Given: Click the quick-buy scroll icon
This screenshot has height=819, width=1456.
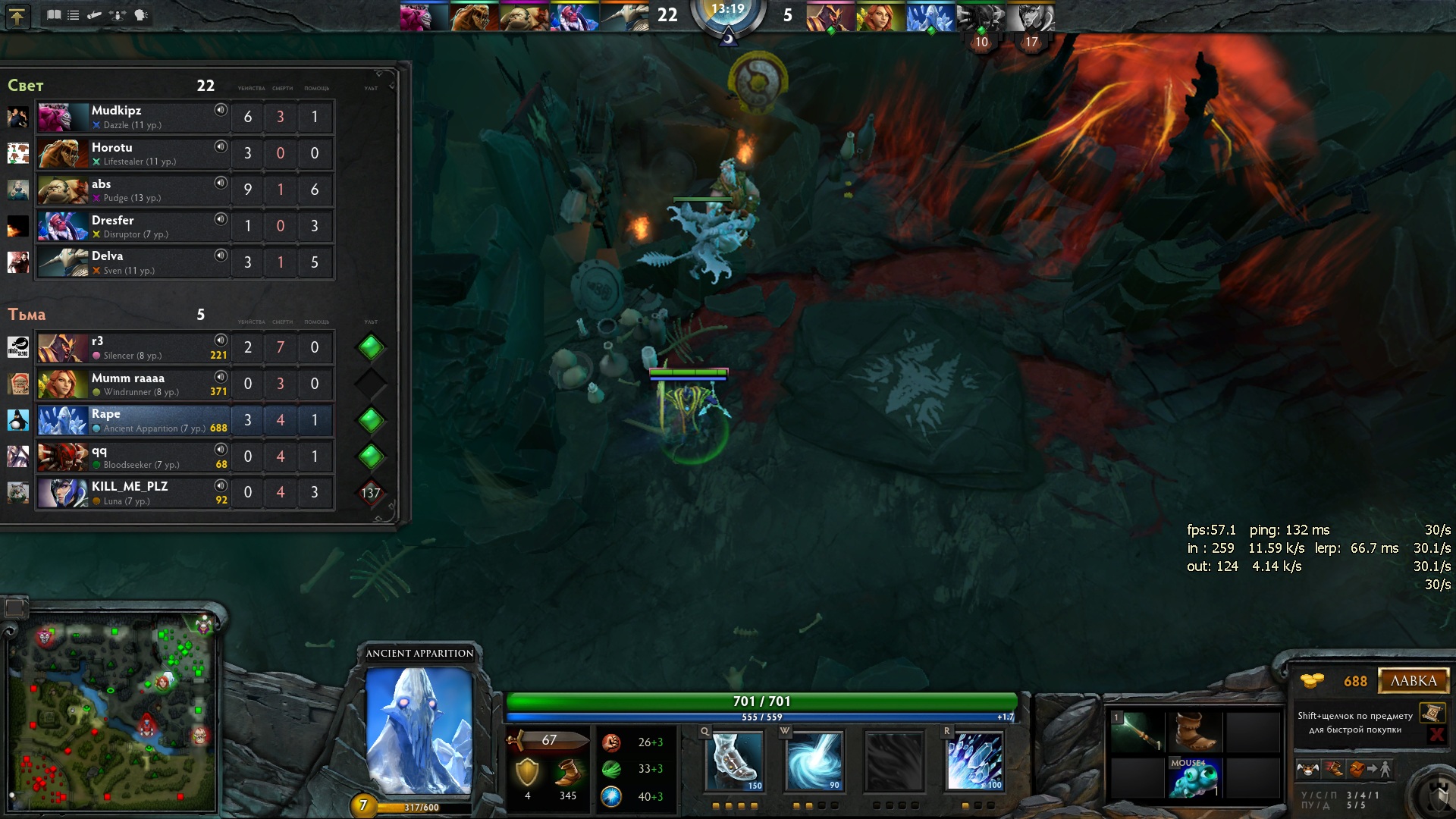Looking at the screenshot, I should 1432,713.
